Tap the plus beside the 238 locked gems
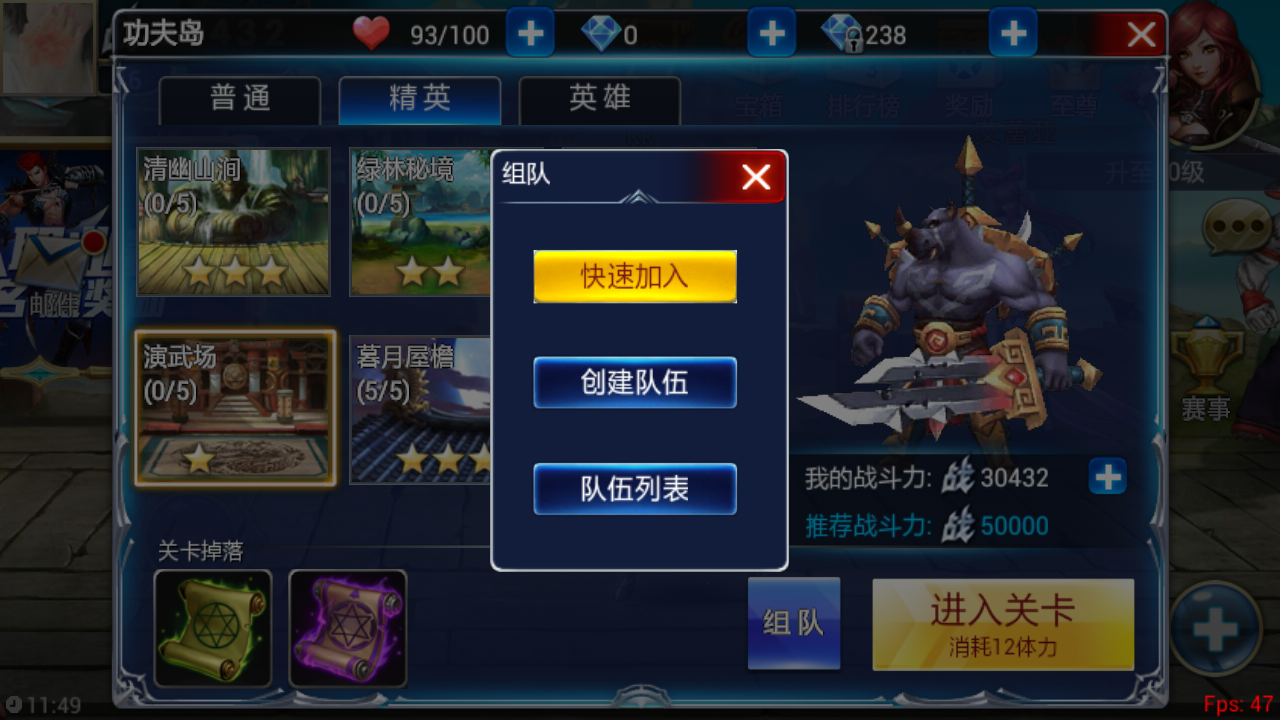 tap(1012, 33)
